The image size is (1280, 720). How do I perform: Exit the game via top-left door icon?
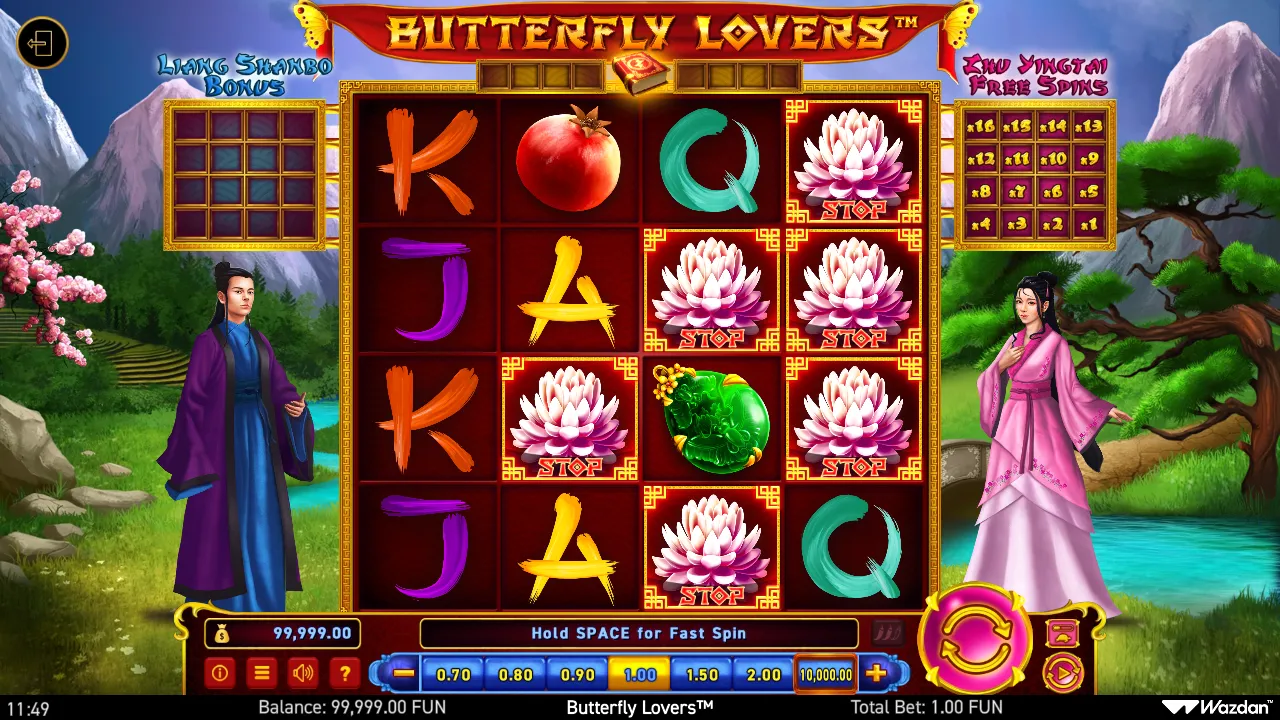coord(41,41)
